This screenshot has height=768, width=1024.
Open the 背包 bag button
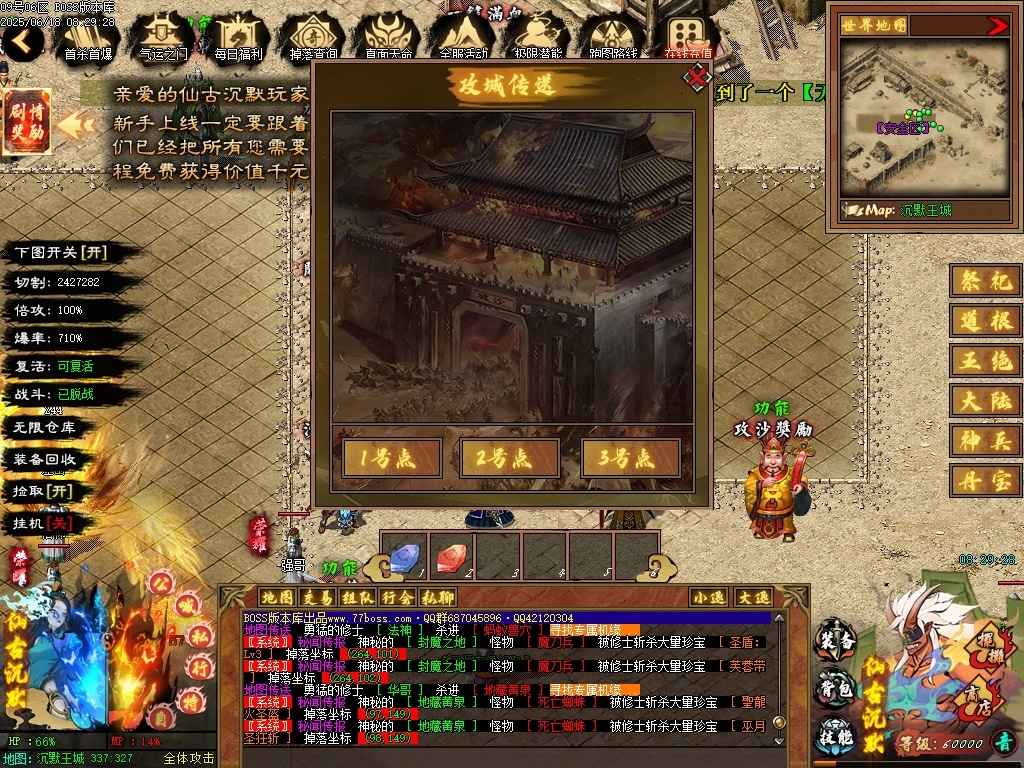(x=836, y=688)
